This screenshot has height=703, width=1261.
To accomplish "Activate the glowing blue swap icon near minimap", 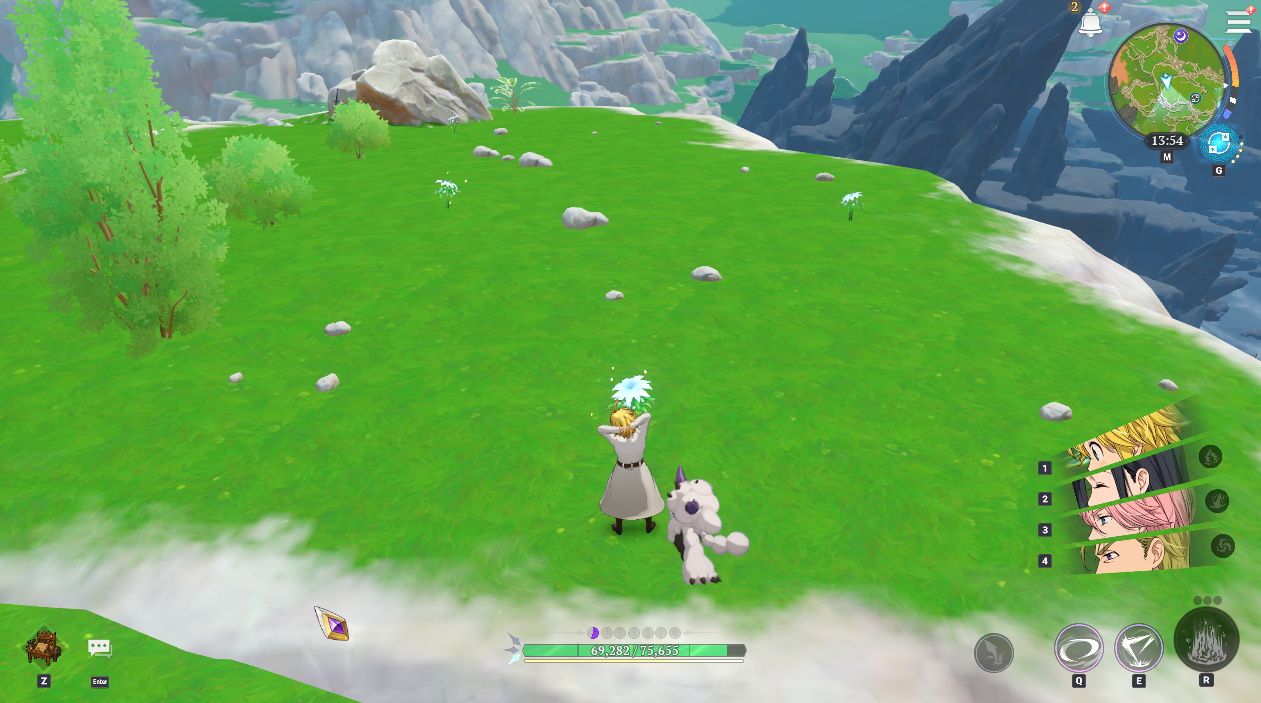I will pyautogui.click(x=1218, y=144).
